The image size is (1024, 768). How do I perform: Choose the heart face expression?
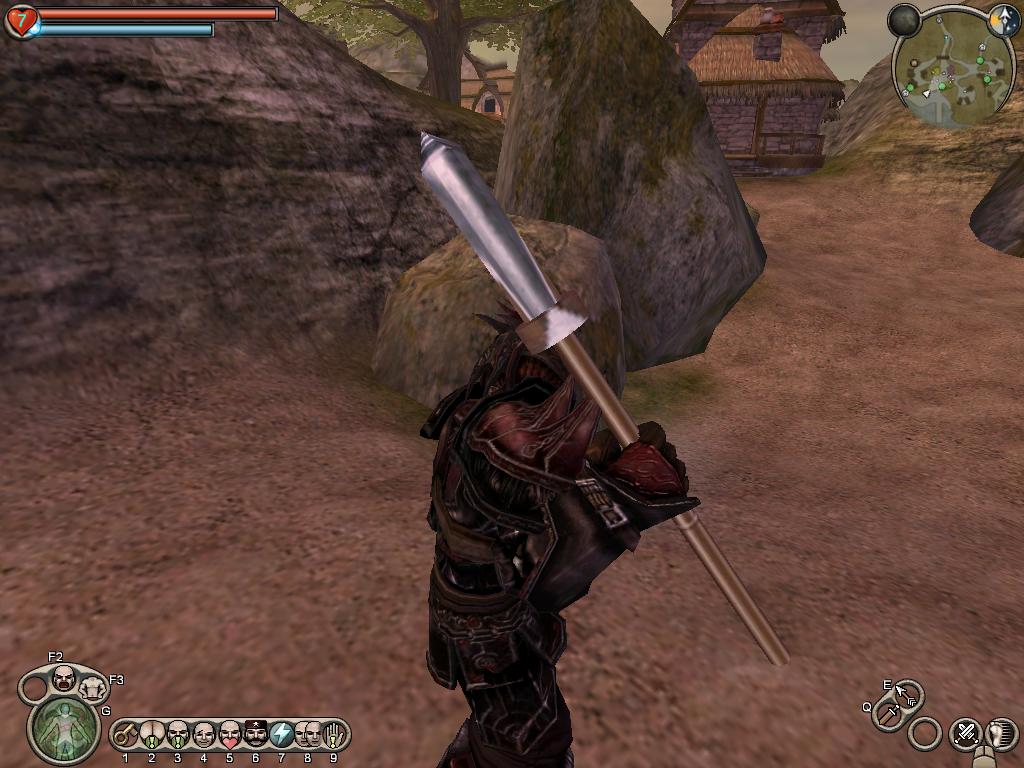[230, 735]
